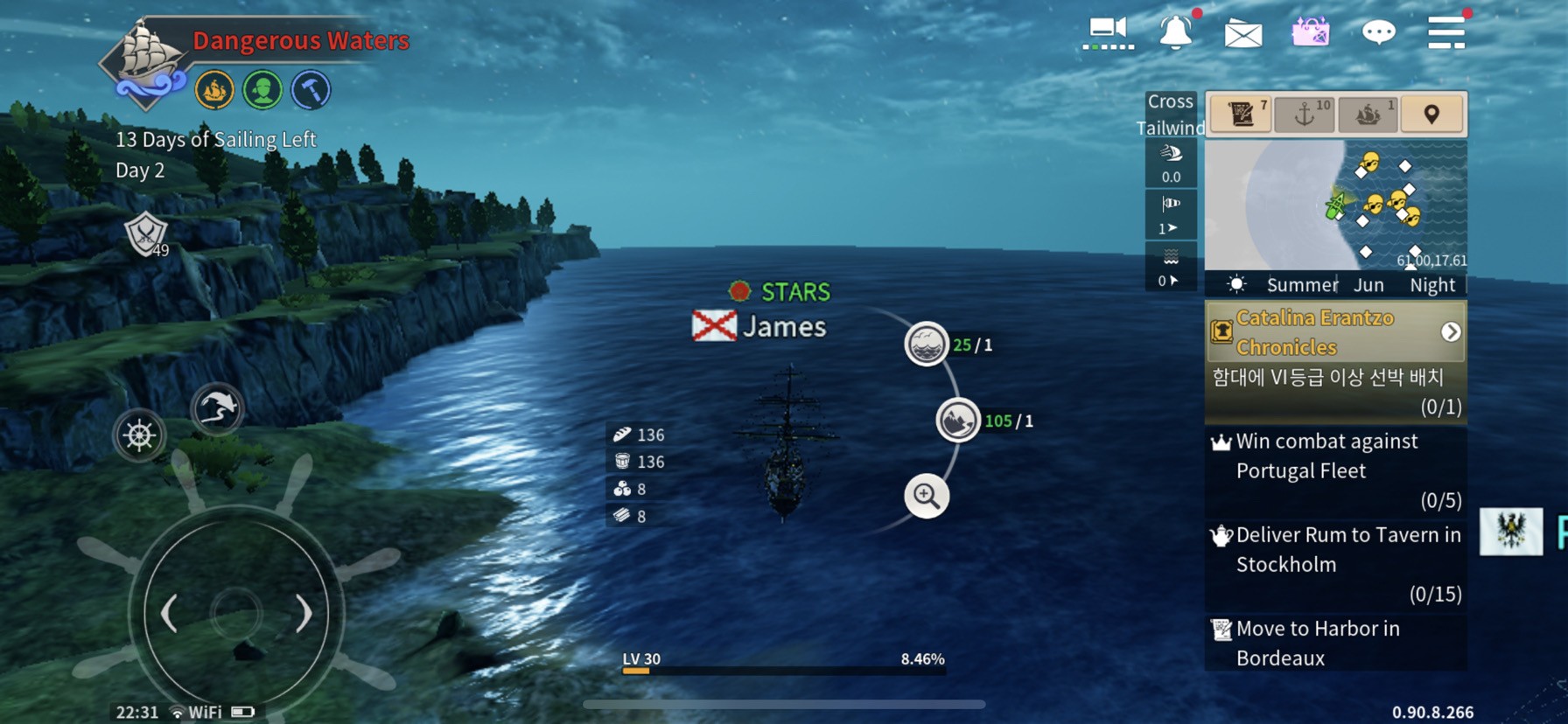Image resolution: width=1568 pixels, height=724 pixels.
Task: Select the Portugal Fleet combat quest
Action: pos(1335,470)
